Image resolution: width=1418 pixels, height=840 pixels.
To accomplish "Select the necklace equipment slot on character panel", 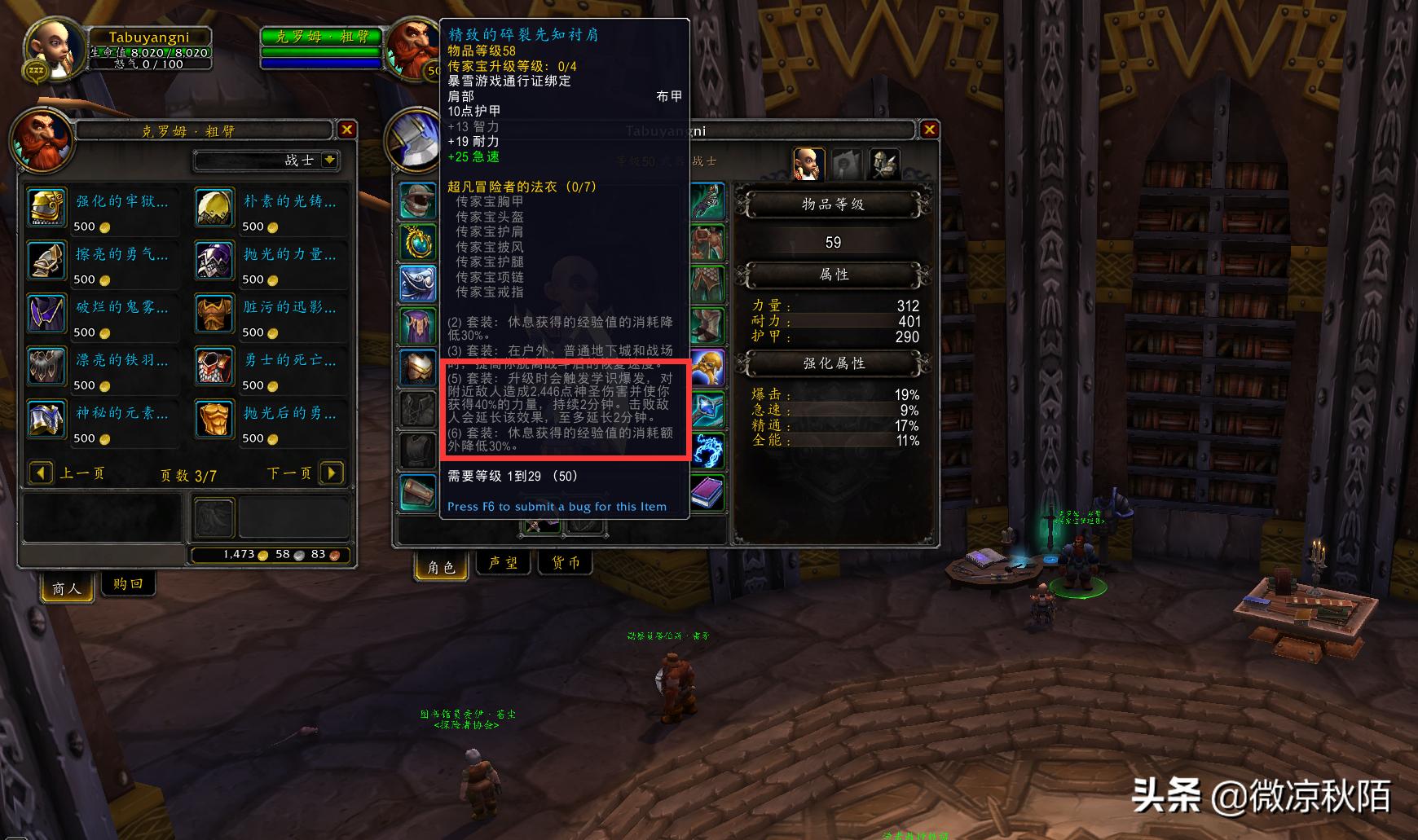I will 418,243.
